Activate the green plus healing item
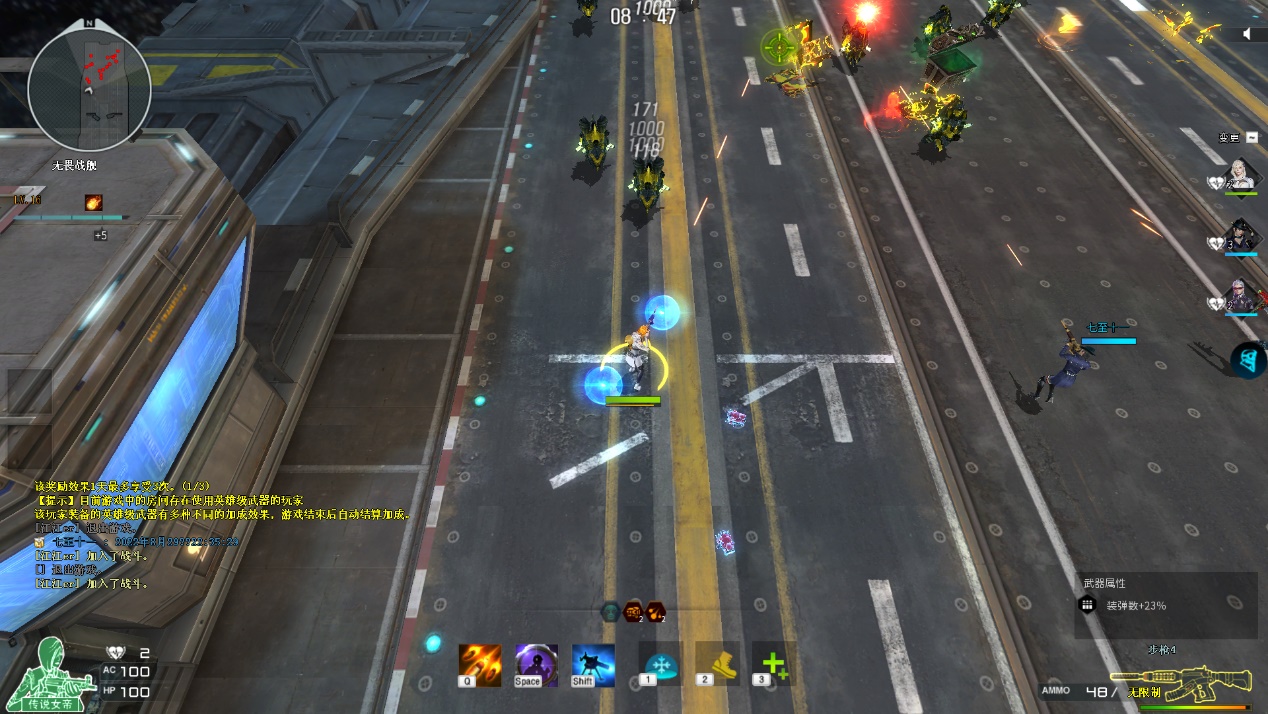1268x714 pixels. tap(773, 663)
